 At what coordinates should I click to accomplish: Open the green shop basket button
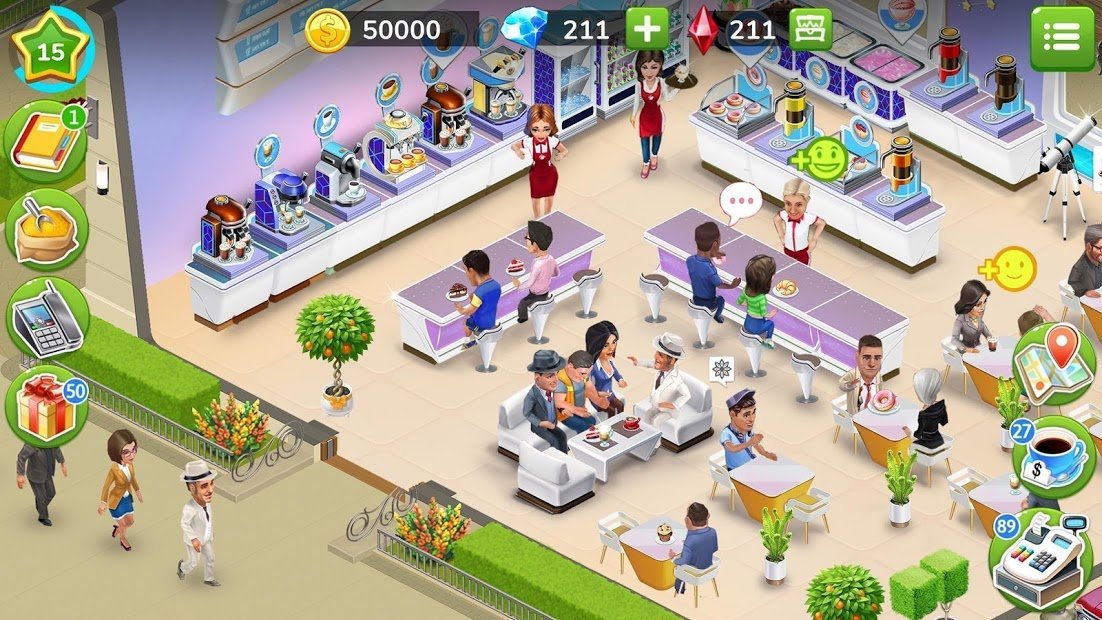pyautogui.click(x=810, y=29)
